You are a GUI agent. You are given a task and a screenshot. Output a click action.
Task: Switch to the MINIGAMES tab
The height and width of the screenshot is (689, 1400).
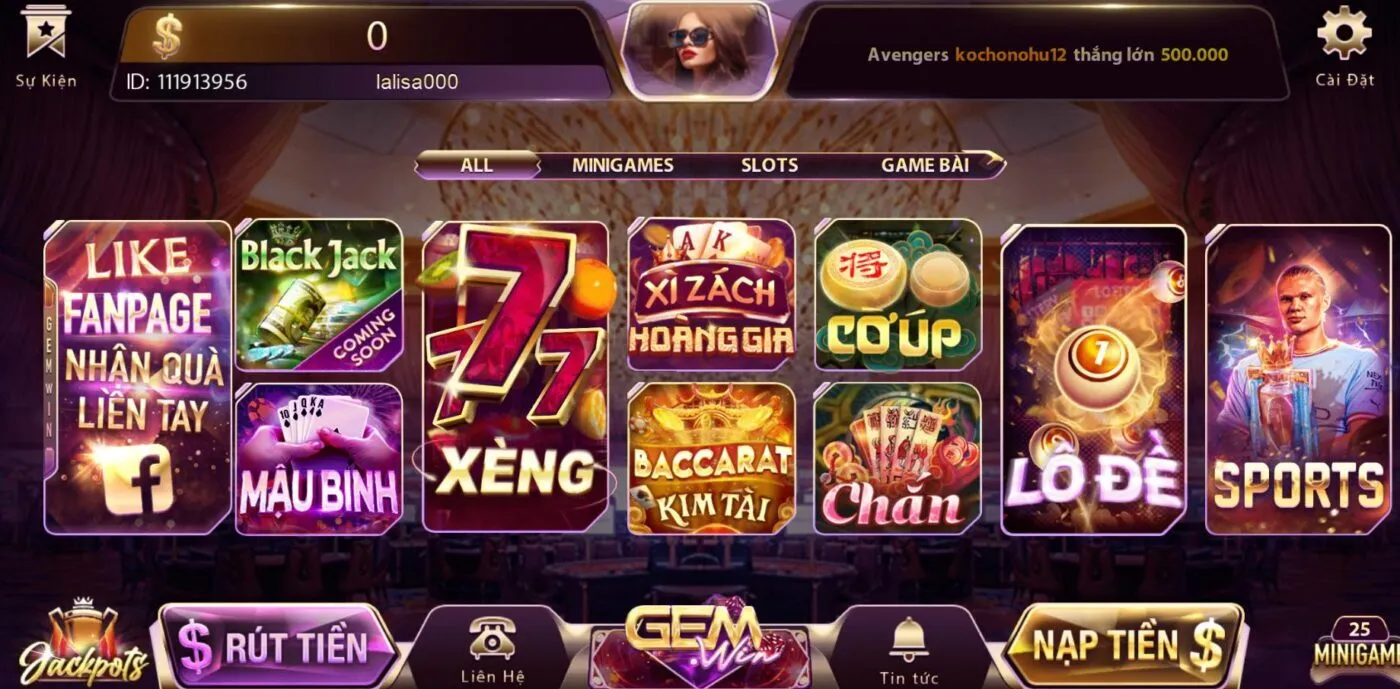(x=622, y=165)
